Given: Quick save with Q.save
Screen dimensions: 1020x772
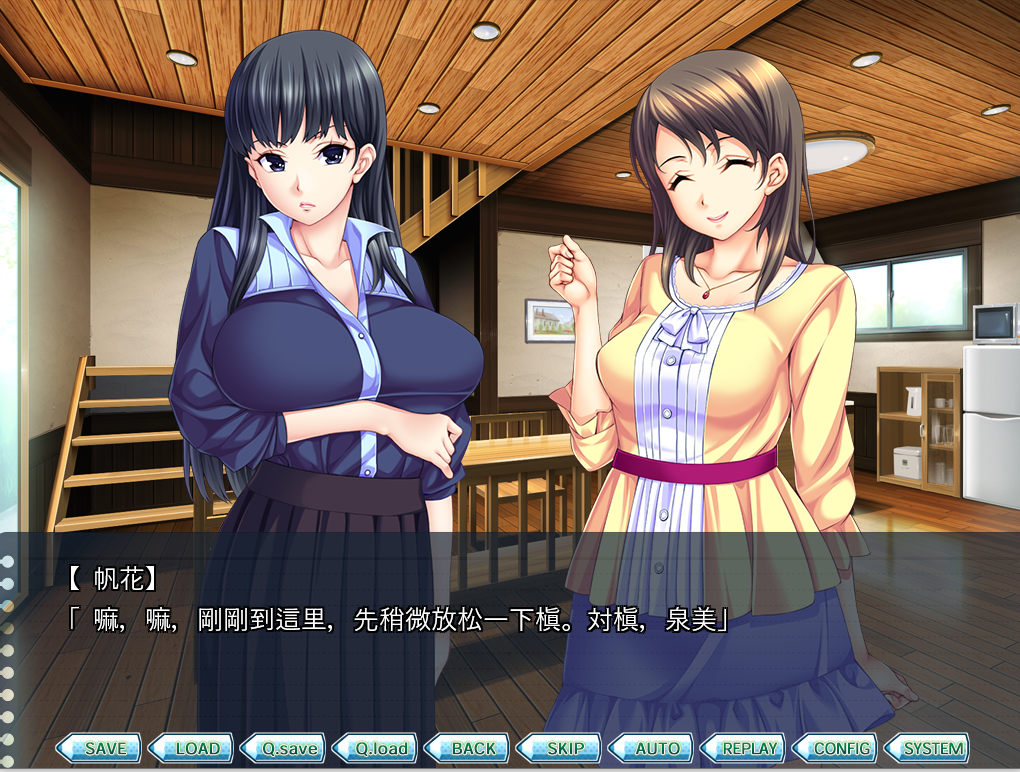Looking at the screenshot, I should 283,748.
